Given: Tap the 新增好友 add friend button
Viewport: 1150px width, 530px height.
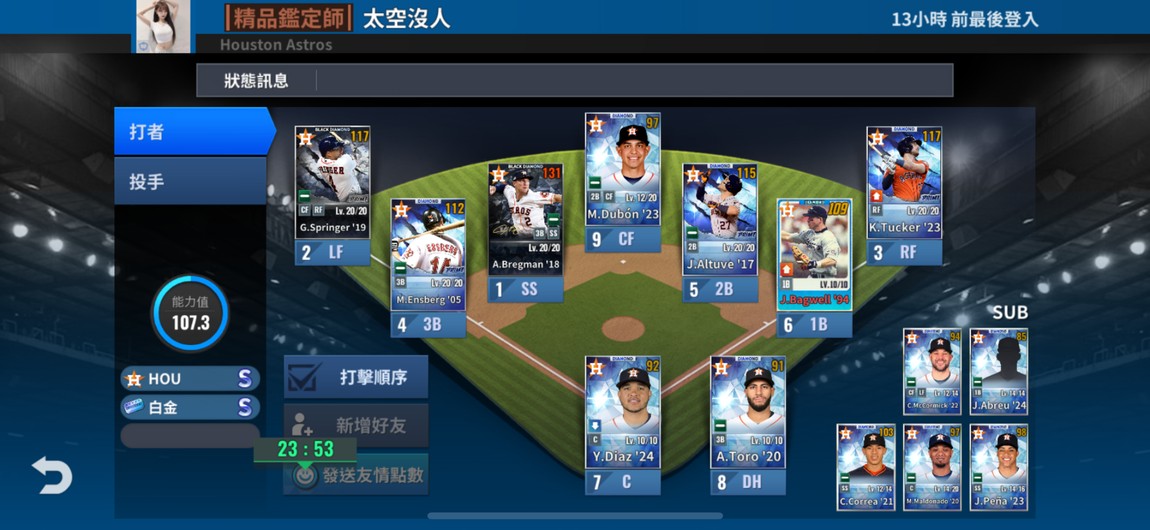Looking at the screenshot, I should pyautogui.click(x=356, y=426).
